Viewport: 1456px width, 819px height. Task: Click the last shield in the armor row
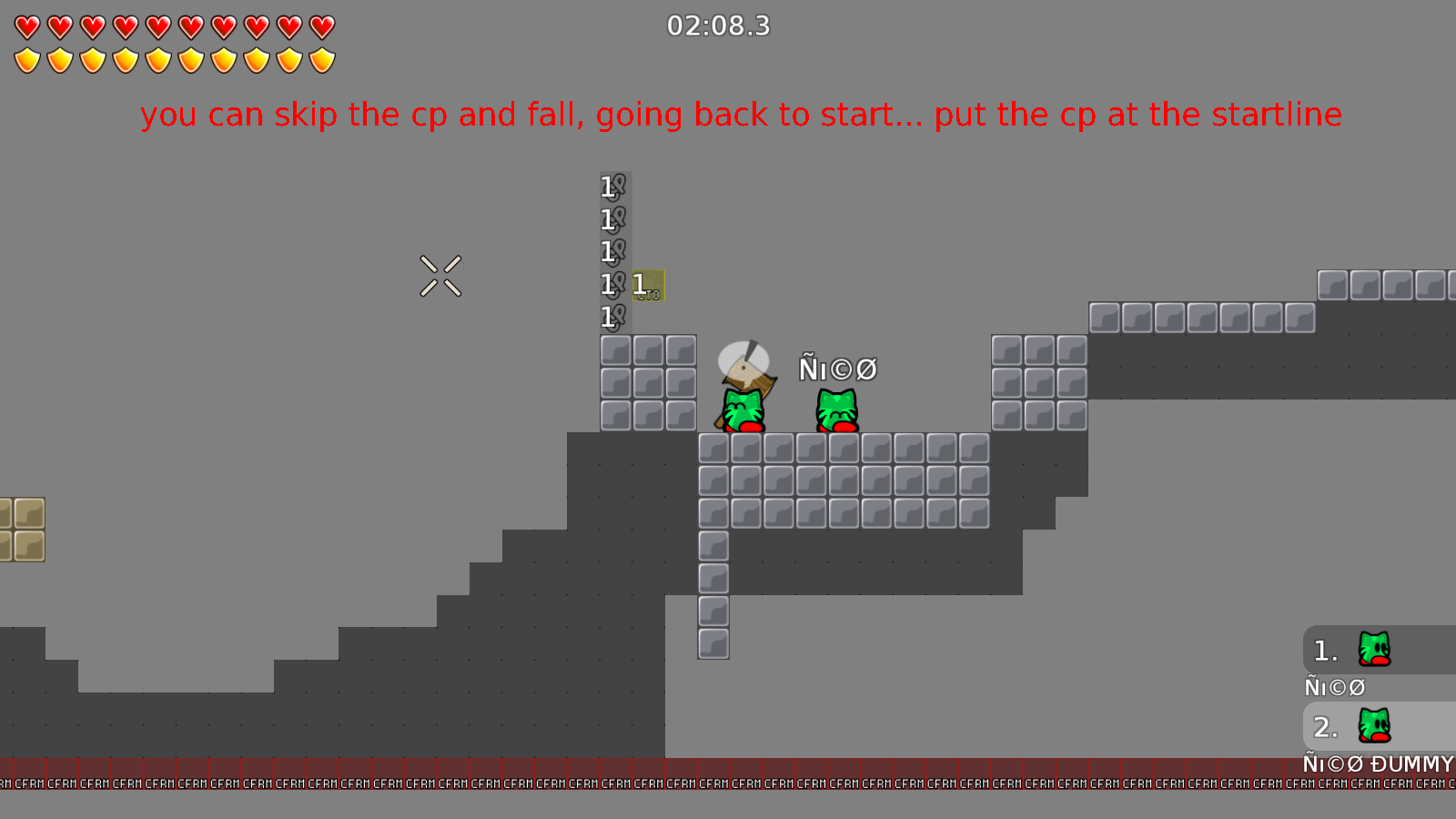tap(320, 58)
